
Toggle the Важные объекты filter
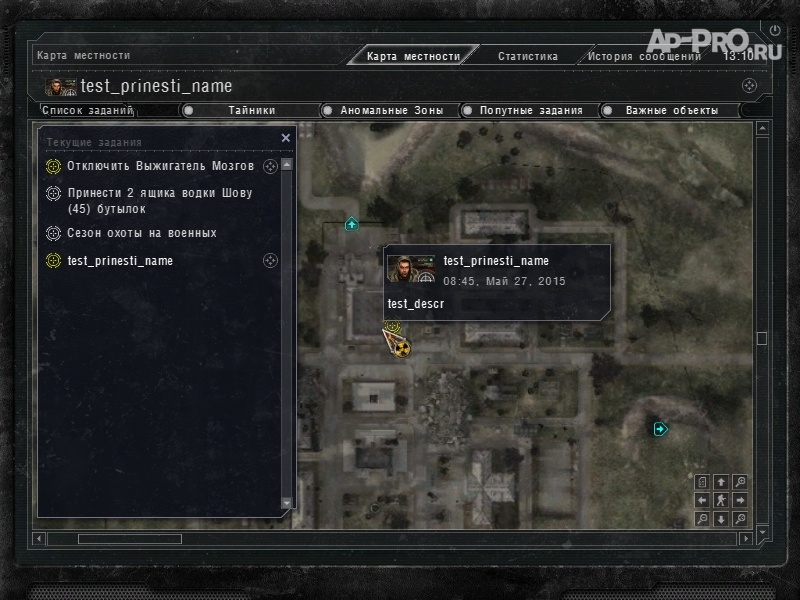[671, 110]
